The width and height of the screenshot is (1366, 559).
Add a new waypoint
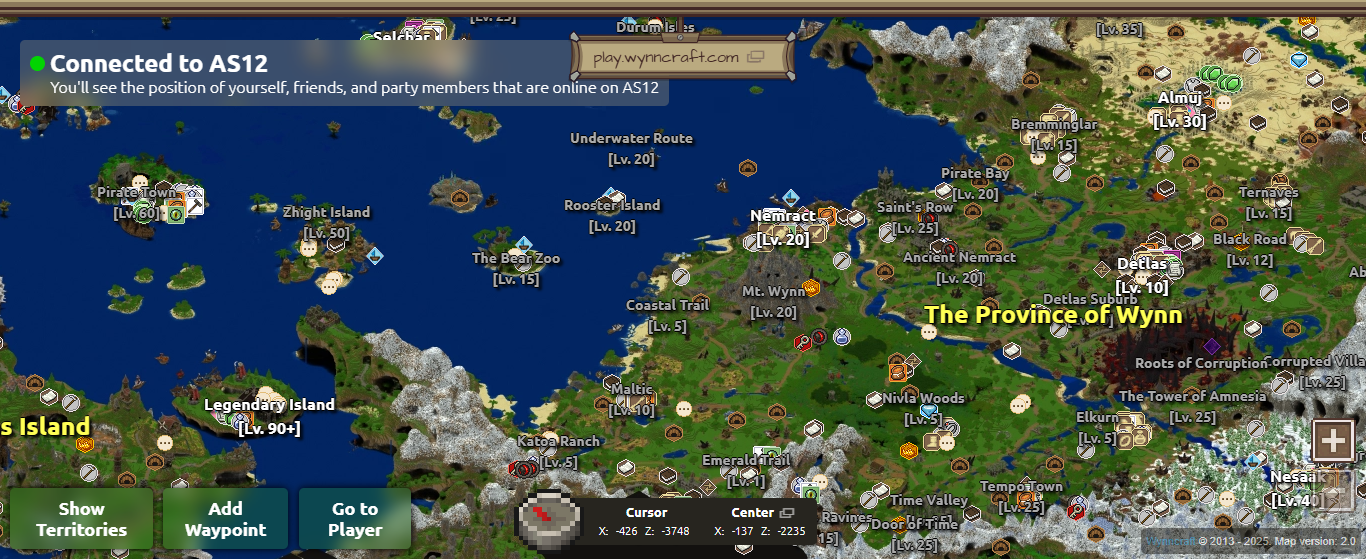[226, 519]
